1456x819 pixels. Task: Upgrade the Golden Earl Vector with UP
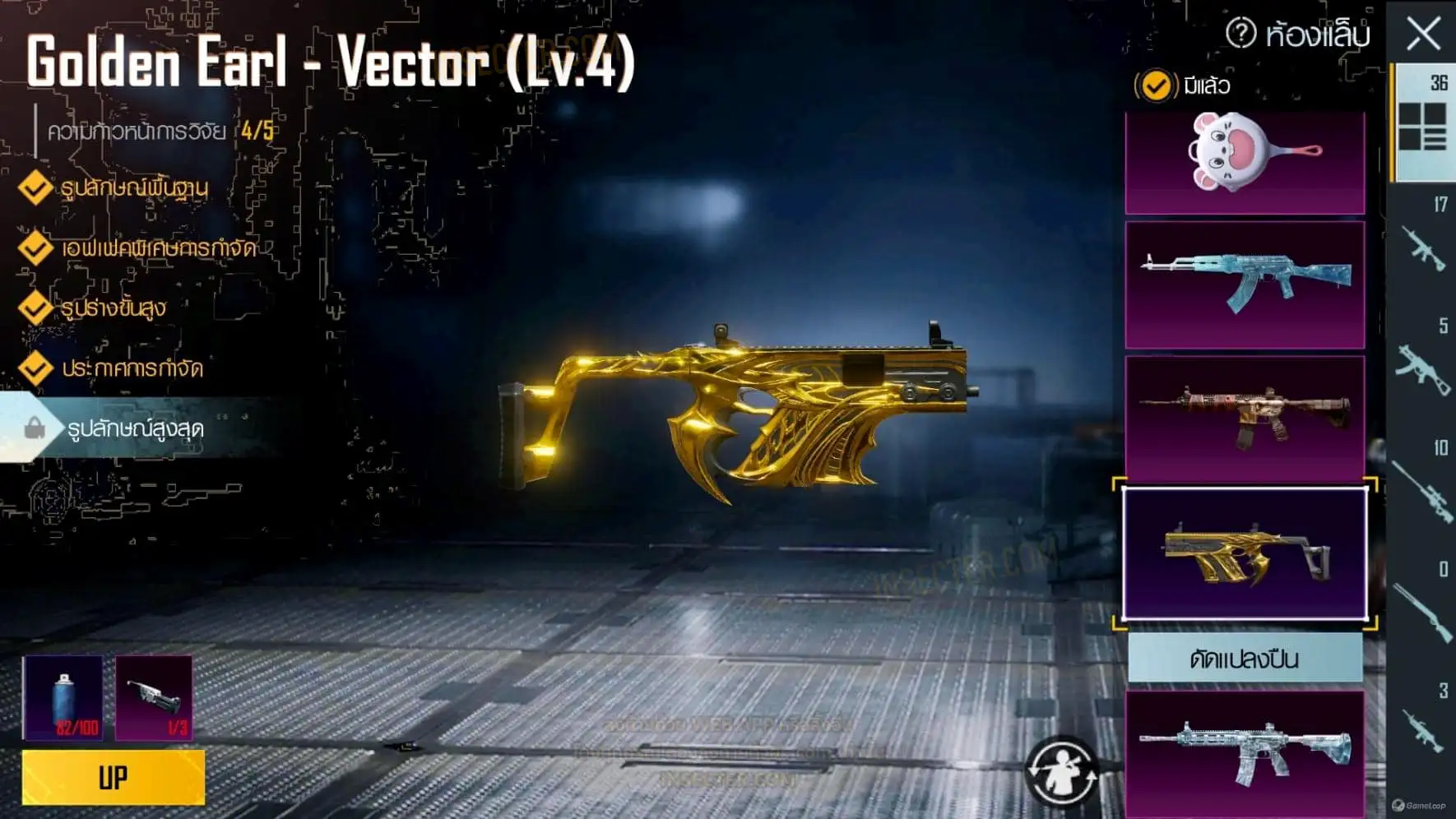click(x=114, y=777)
